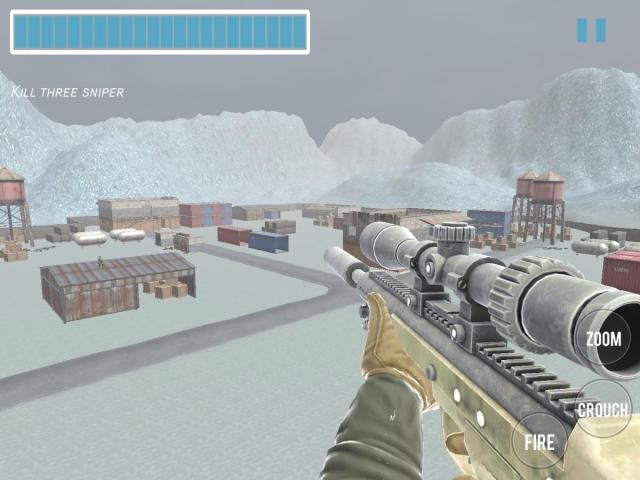Image resolution: width=640 pixels, height=480 pixels.
Task: Shoot using the FIRE button
Action: [540, 440]
